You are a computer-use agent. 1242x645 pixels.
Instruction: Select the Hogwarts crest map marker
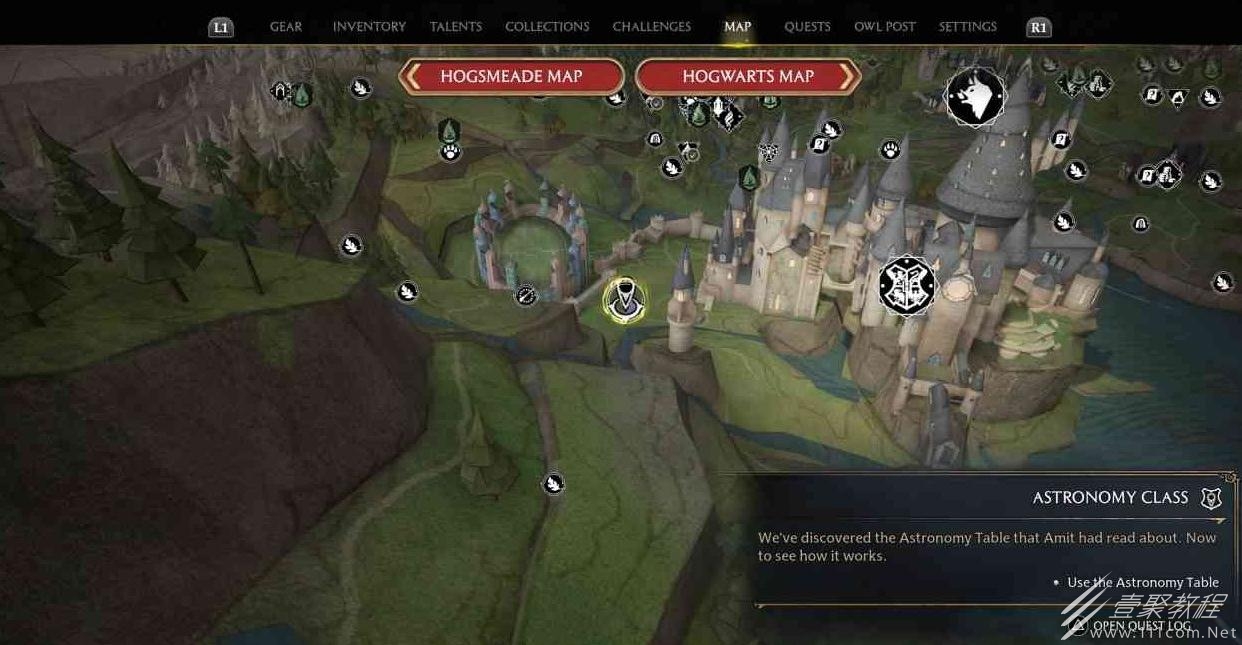point(906,286)
